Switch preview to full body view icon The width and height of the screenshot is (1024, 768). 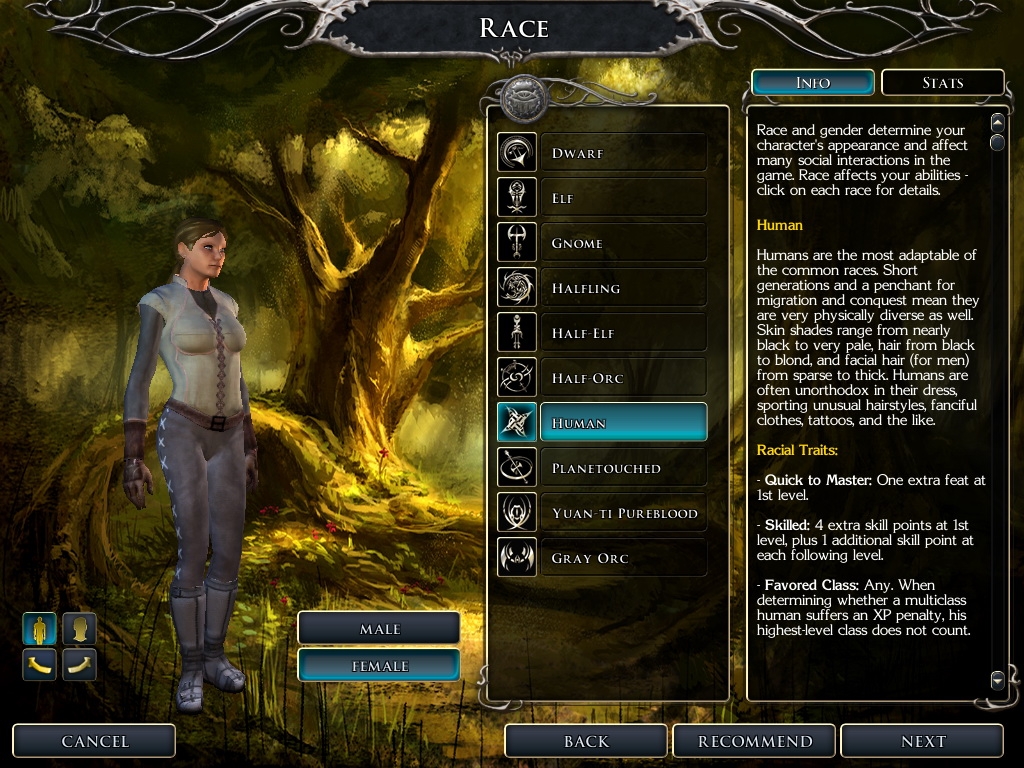40,629
